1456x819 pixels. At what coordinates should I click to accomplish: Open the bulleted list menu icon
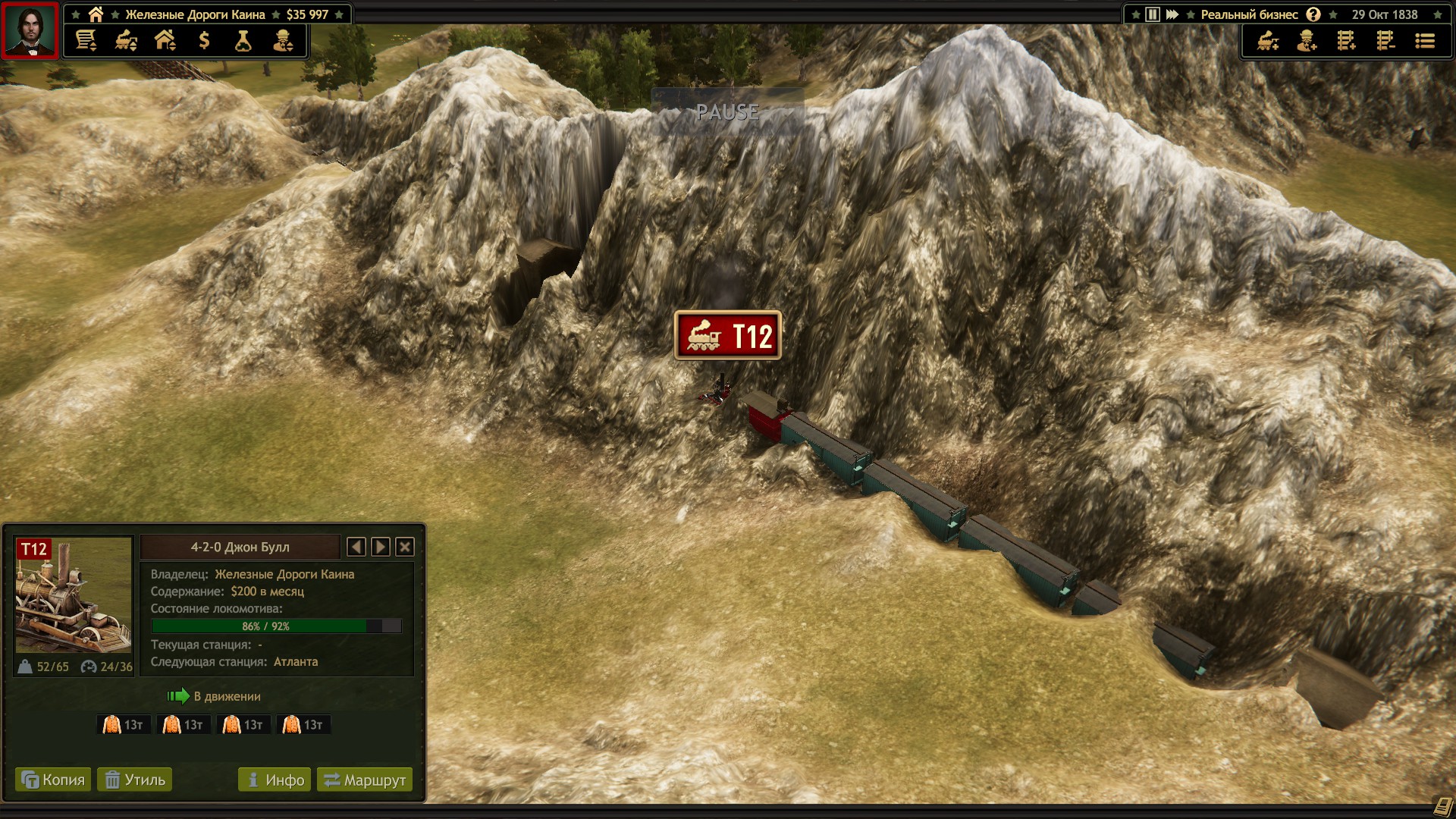pyautogui.click(x=1425, y=41)
